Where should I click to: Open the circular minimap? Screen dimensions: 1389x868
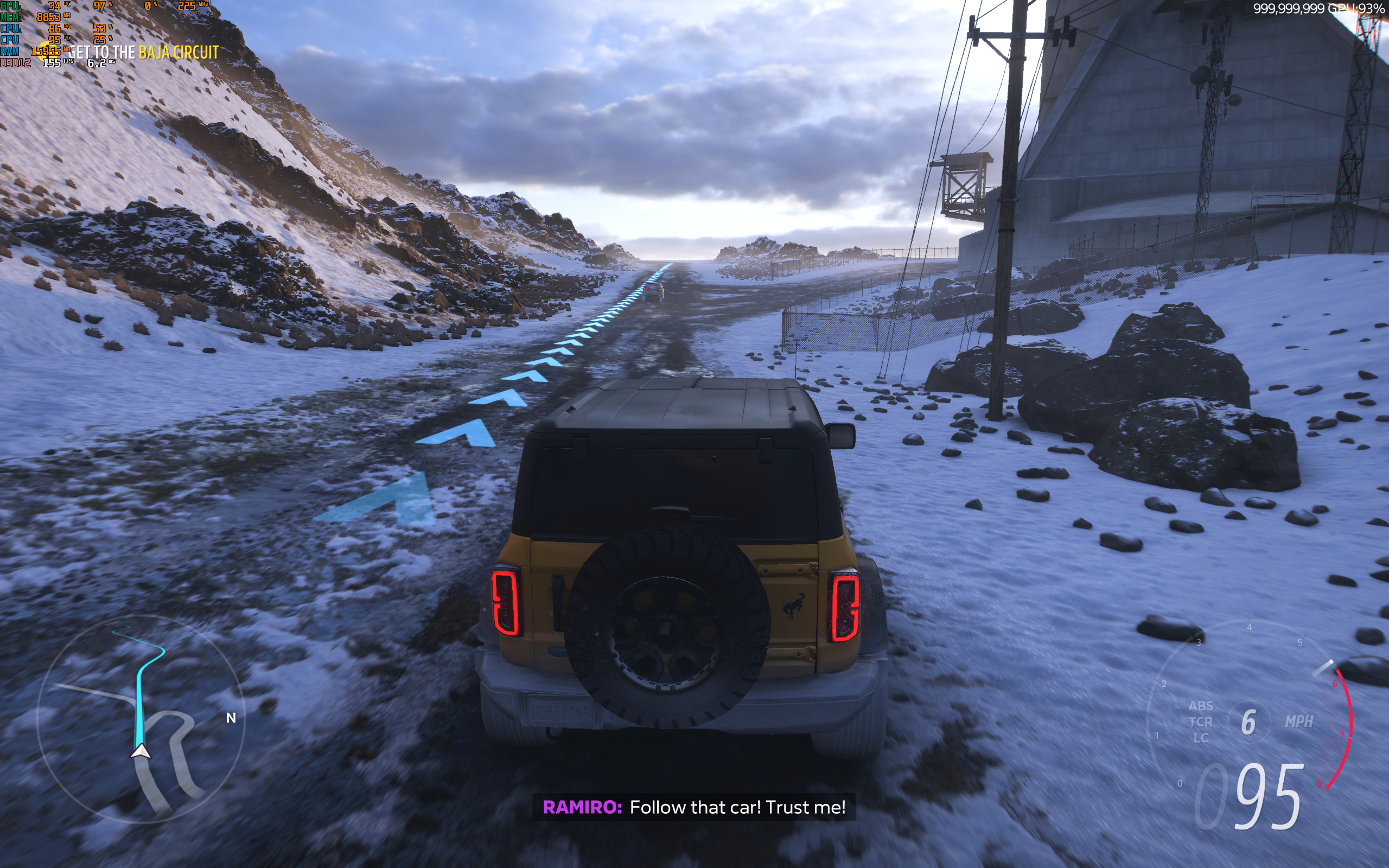(141, 719)
